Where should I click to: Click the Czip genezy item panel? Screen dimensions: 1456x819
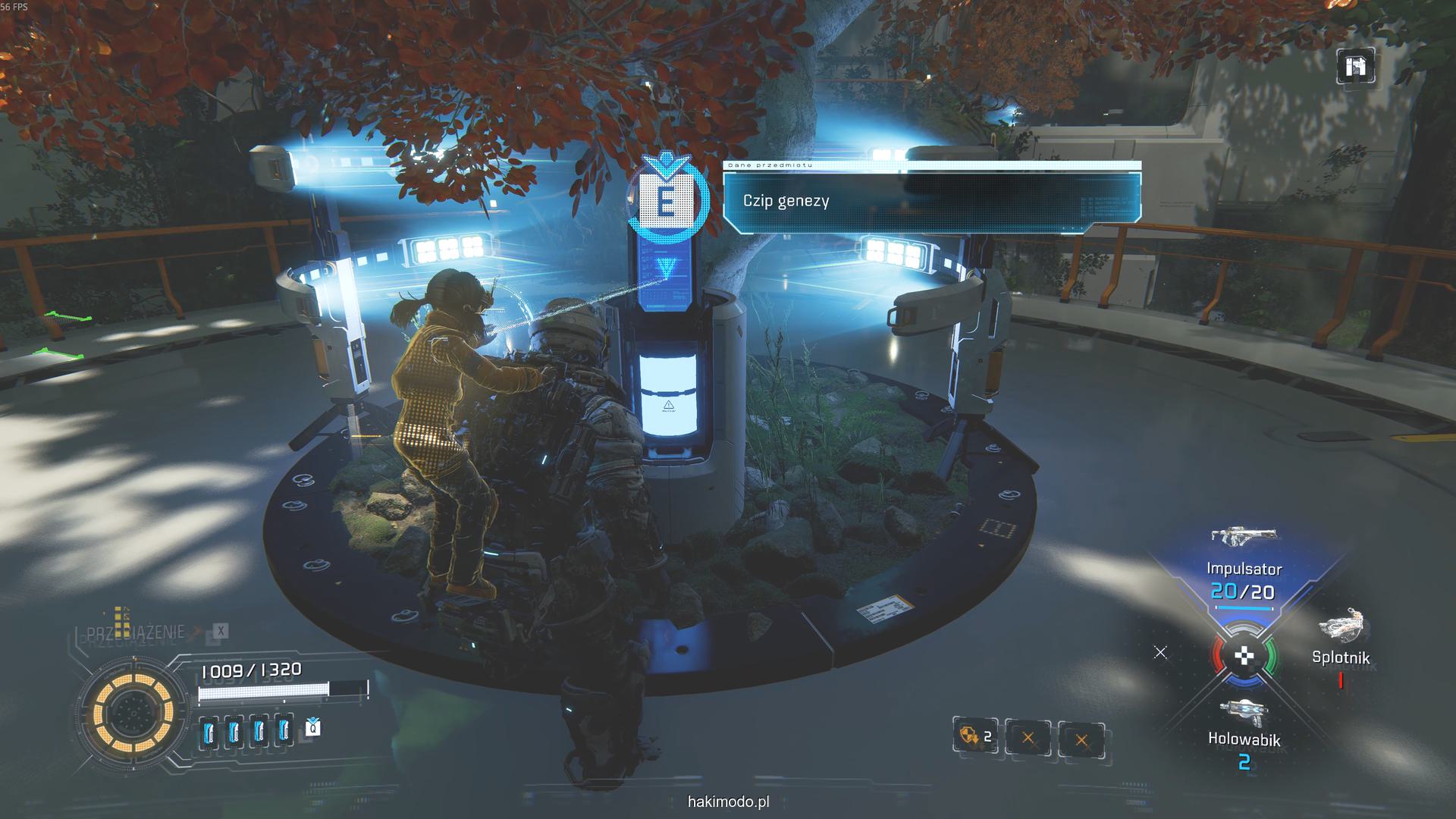point(931,201)
